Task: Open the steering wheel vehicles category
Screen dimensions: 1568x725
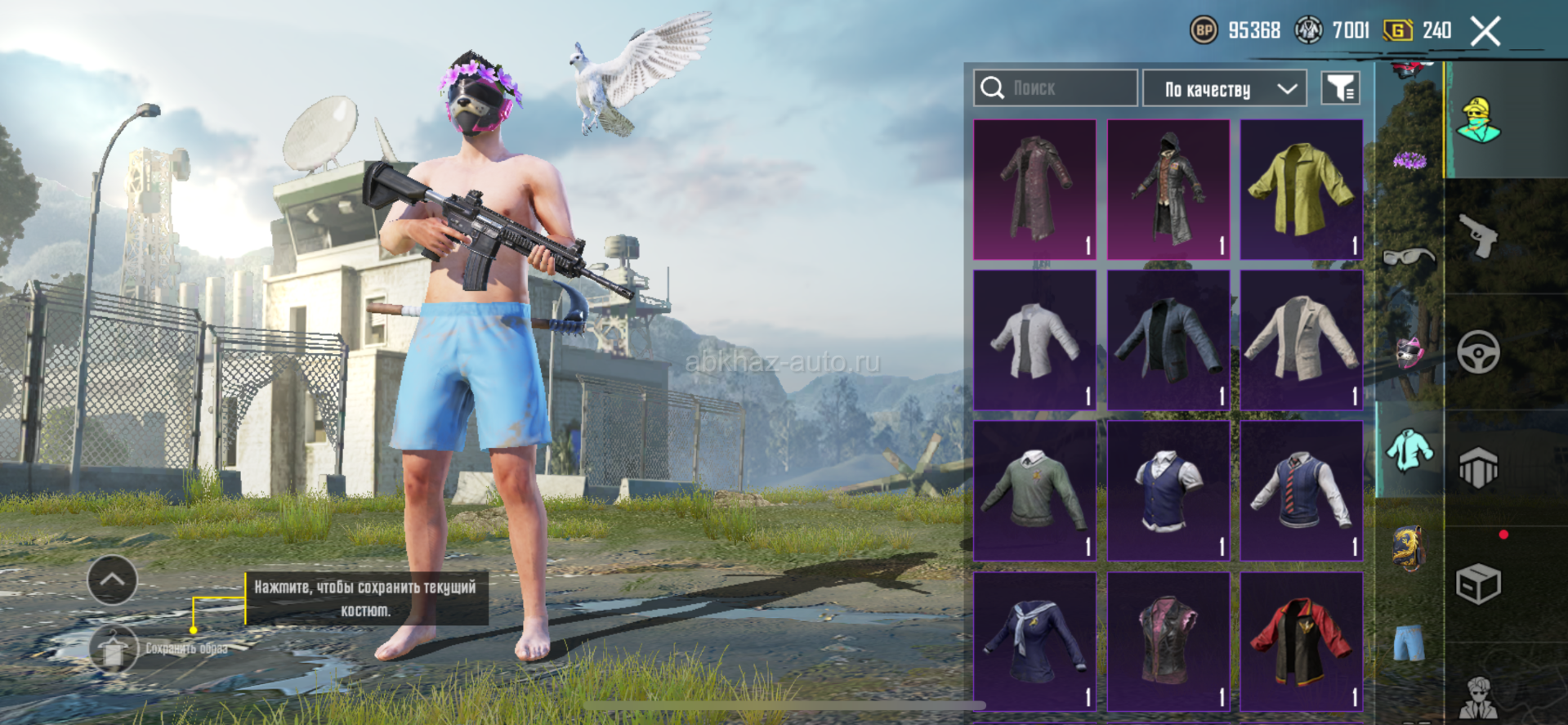Action: 1479,352
